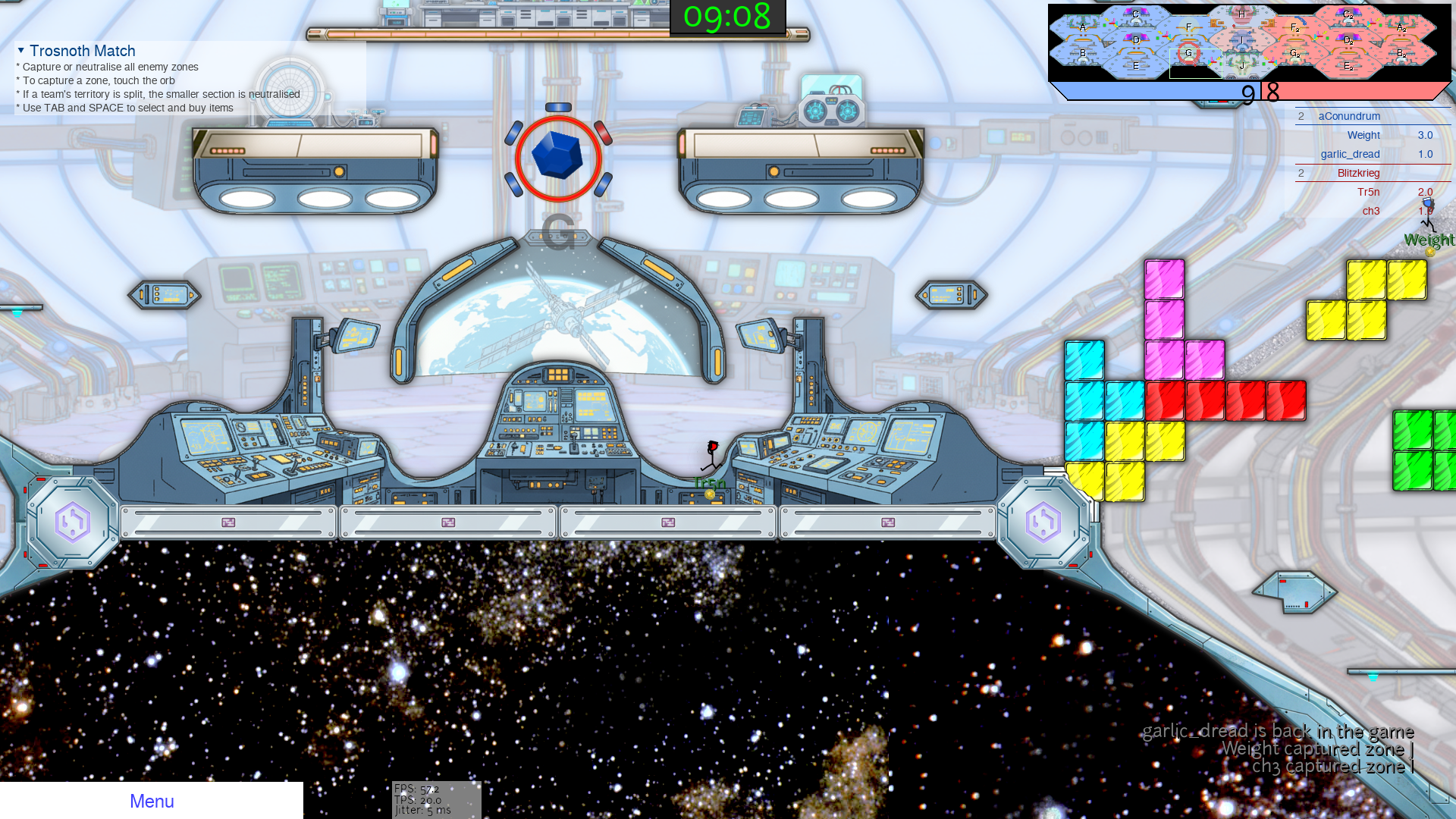Collapse the Trosnoth Match objectives panel

(21, 51)
